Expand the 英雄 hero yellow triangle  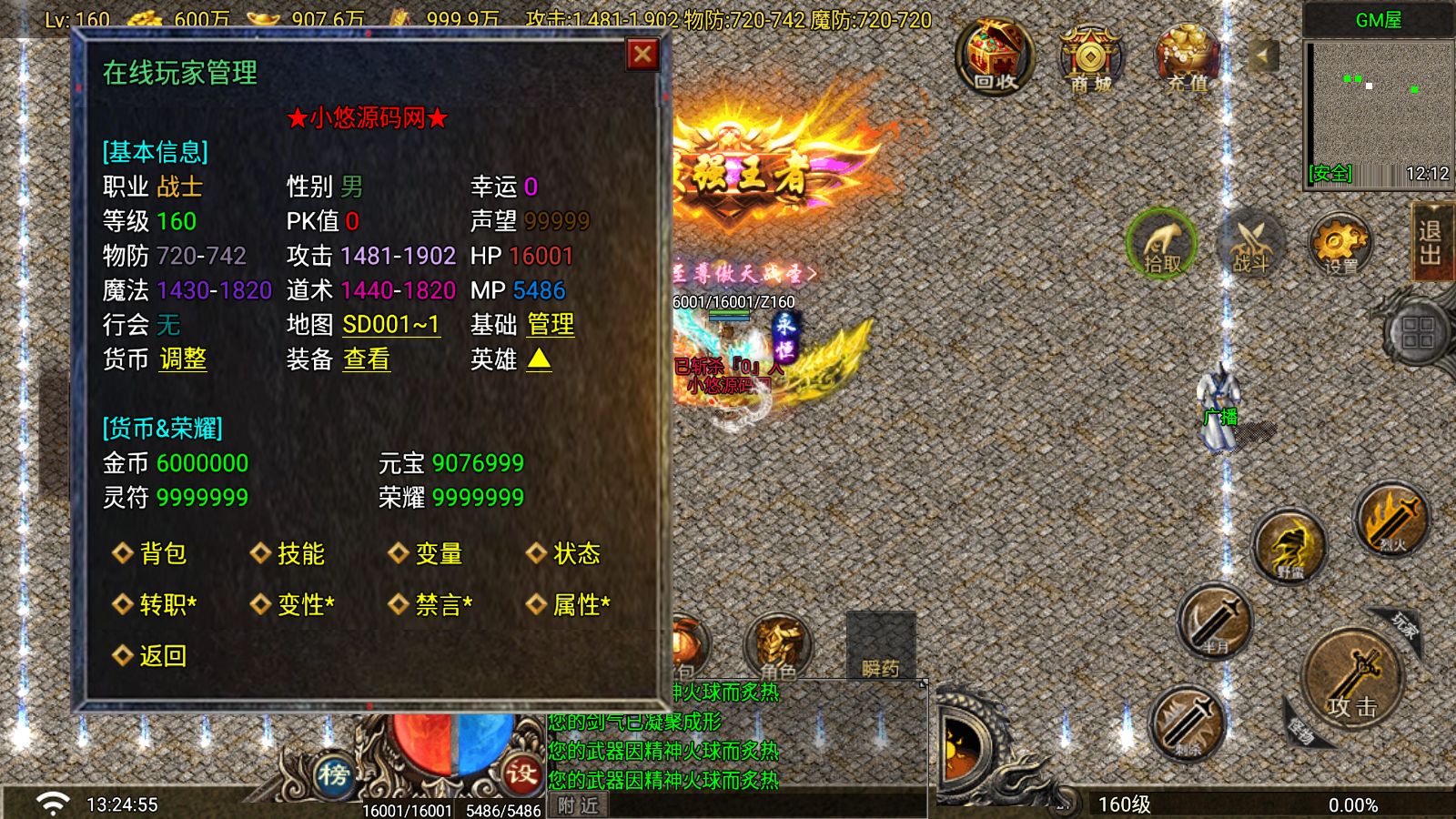point(538,360)
